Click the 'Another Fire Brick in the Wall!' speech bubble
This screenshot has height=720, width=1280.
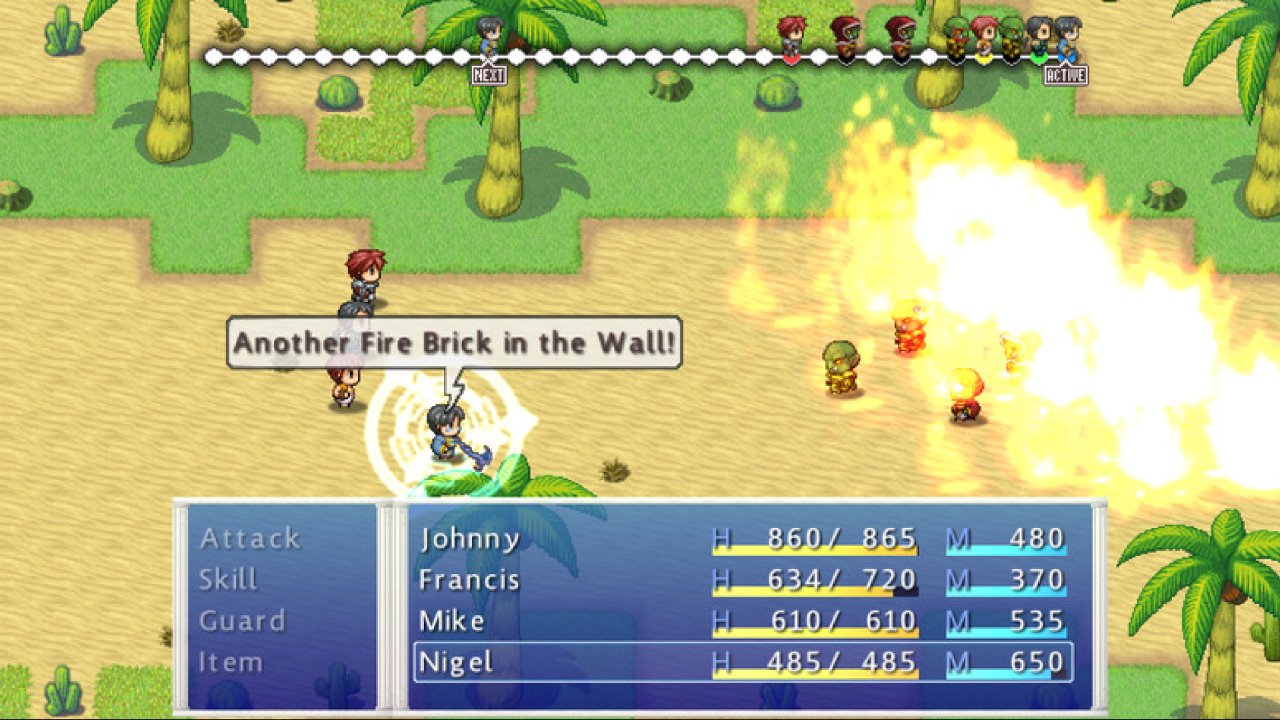[455, 342]
